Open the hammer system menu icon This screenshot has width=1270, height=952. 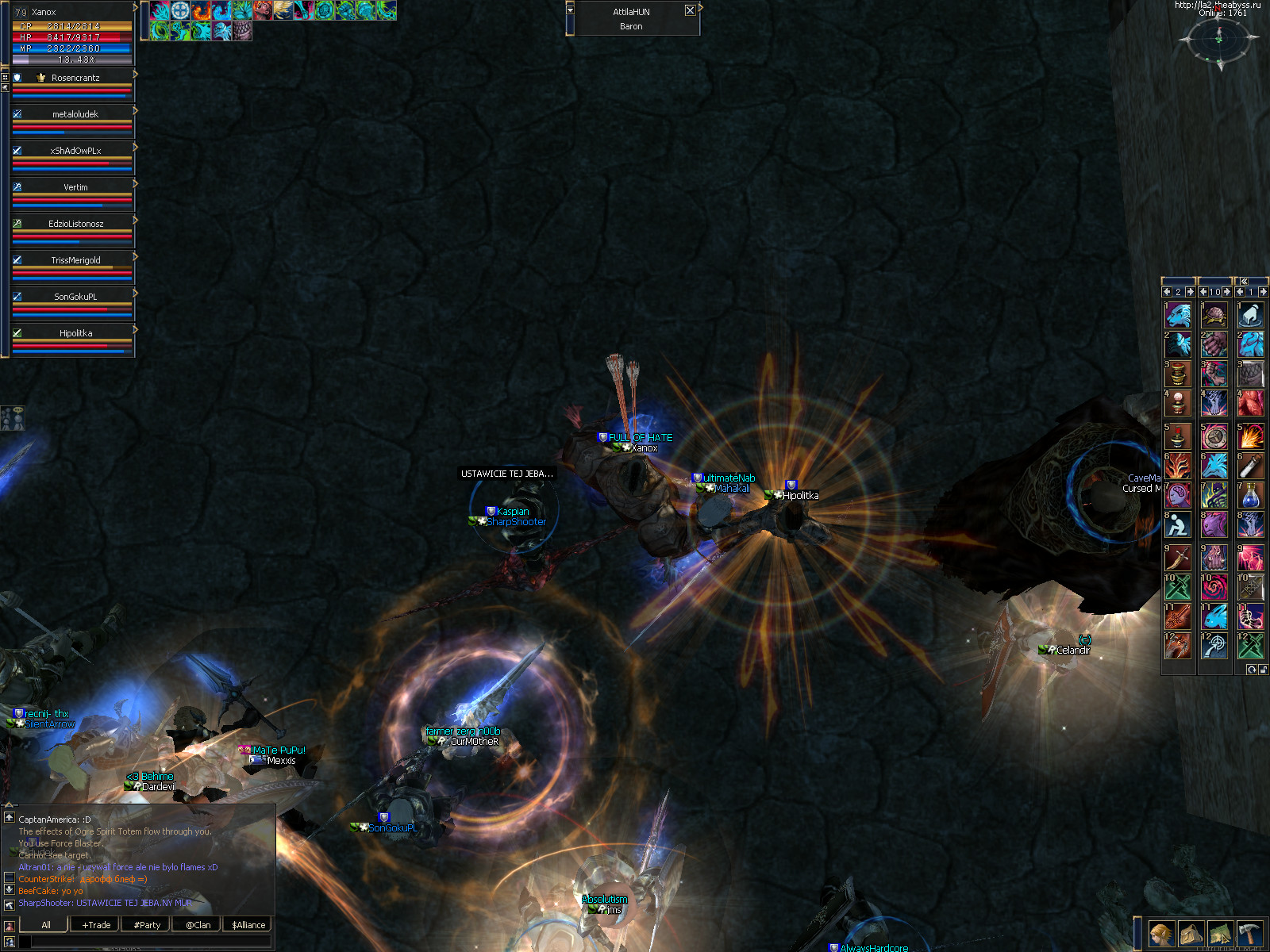point(1249,934)
